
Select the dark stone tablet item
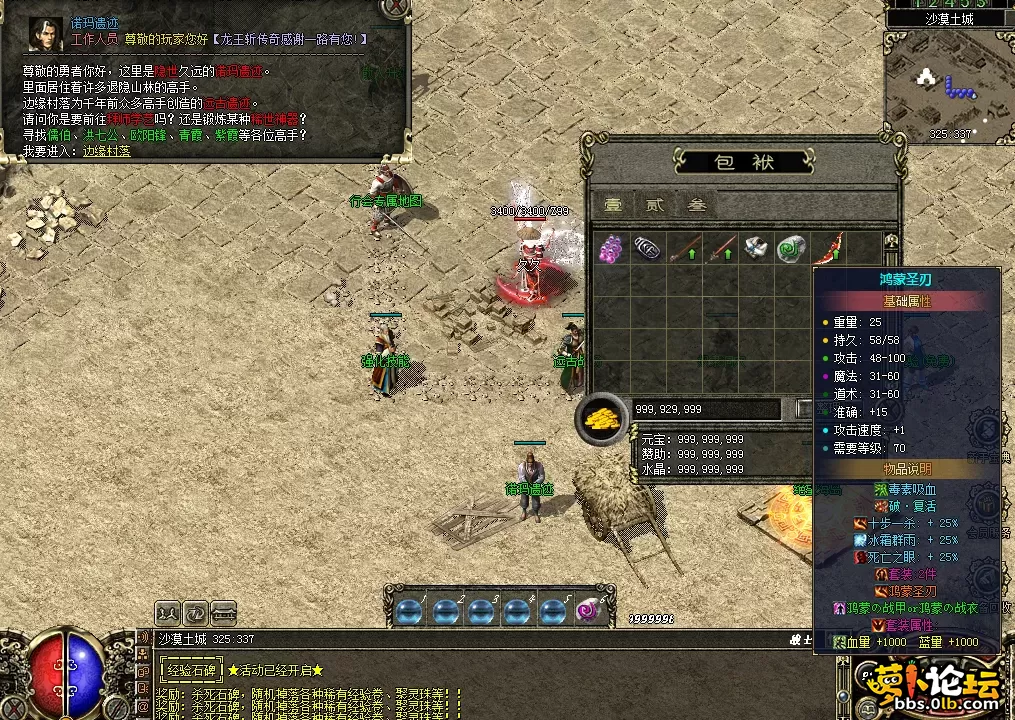[x=647, y=249]
